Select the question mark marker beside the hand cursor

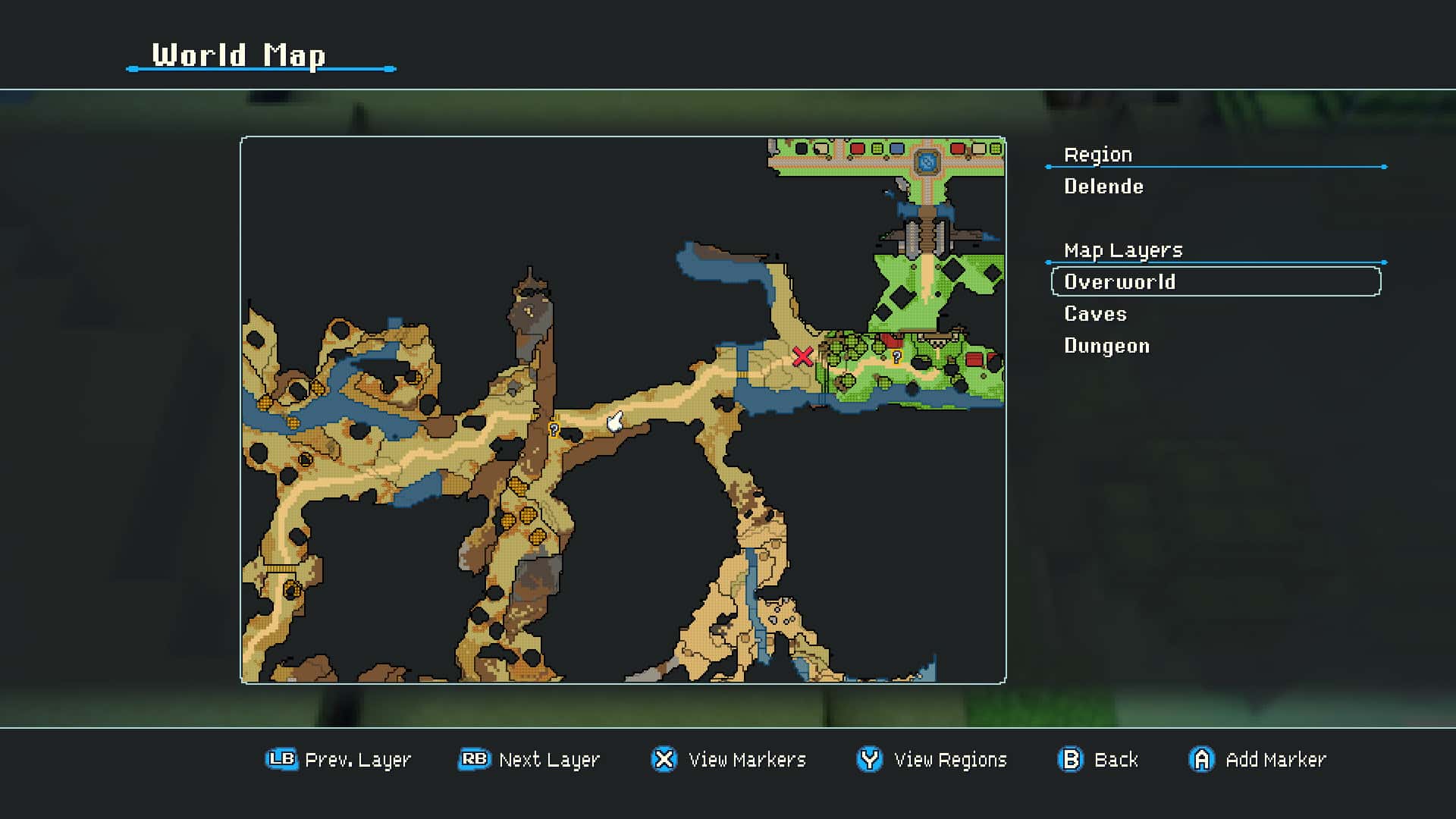(x=553, y=431)
